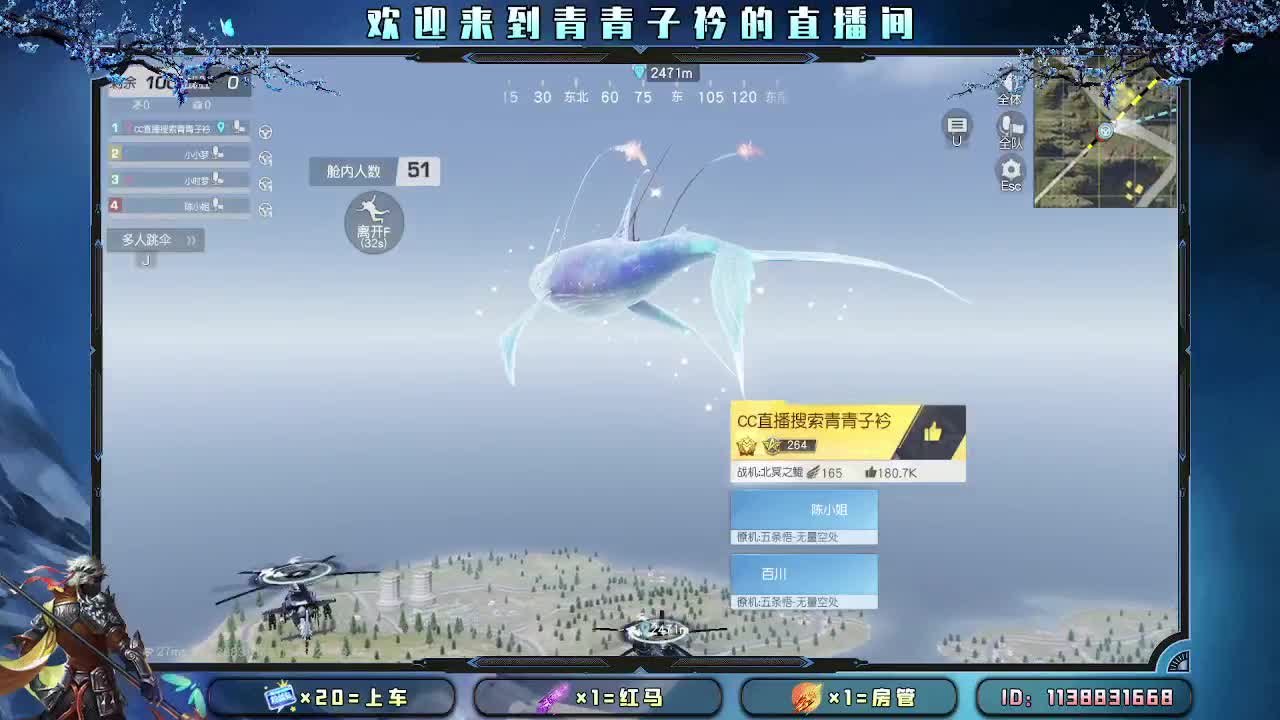Click the location pin beside CC直播搜索青青子衿
Viewport: 1280px width, 720px height.
click(x=221, y=128)
